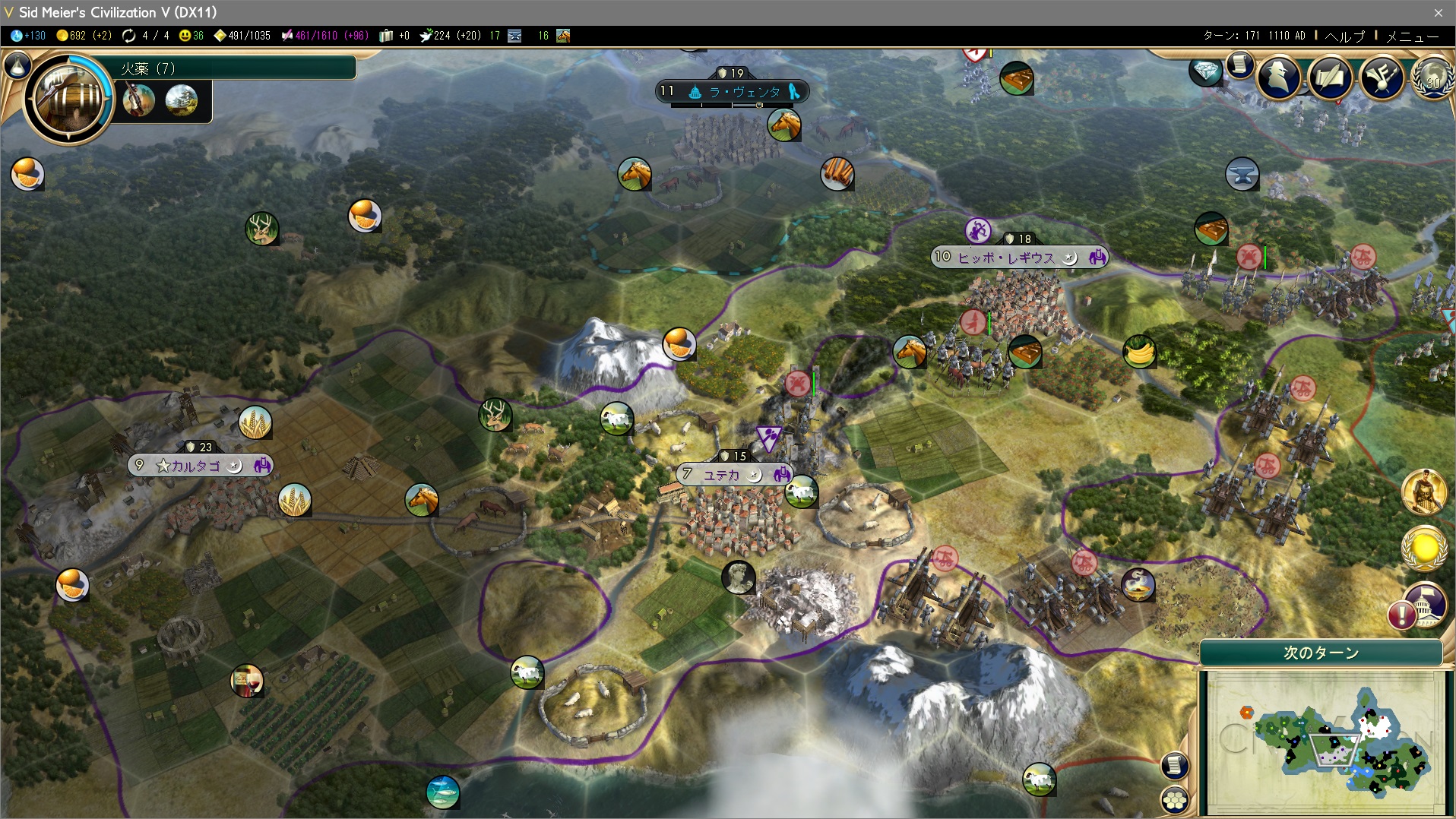
Task: Open the golden sun notification
Action: coord(1423,548)
